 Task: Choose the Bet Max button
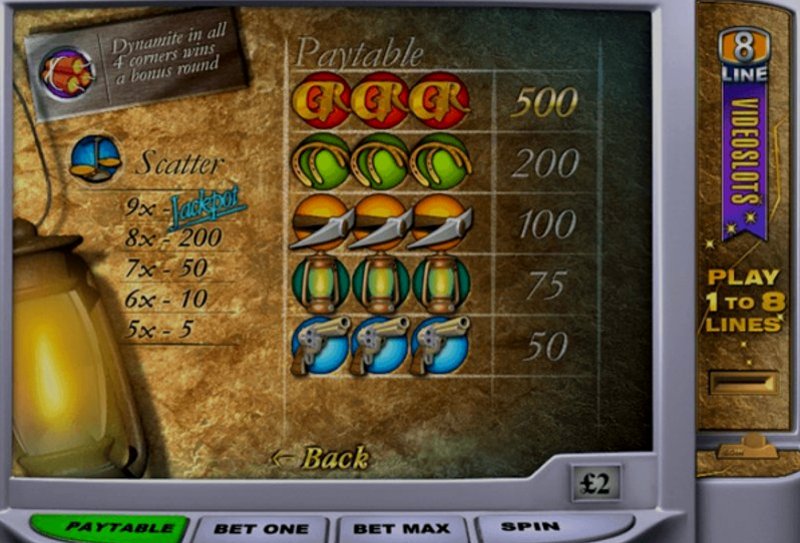(402, 528)
